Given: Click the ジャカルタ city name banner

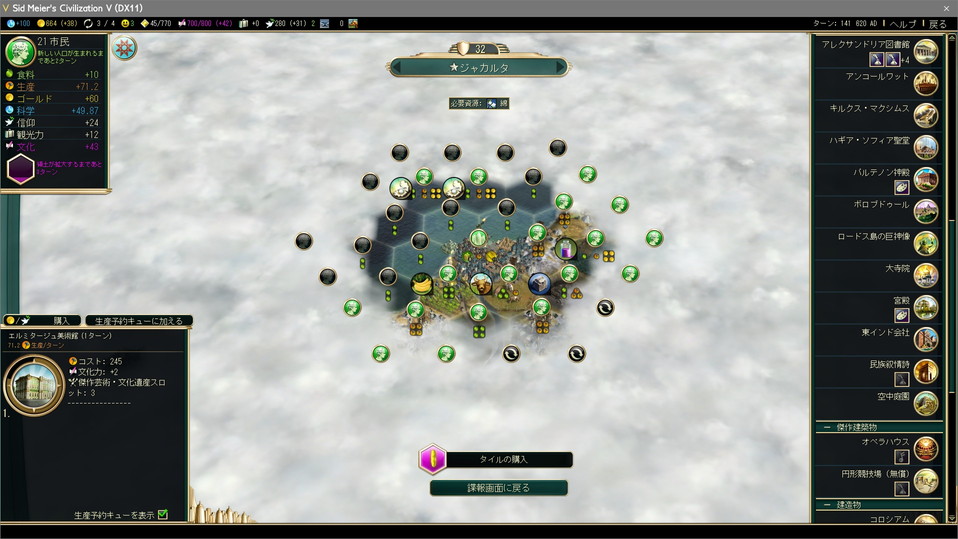Looking at the screenshot, I should pyautogui.click(x=478, y=68).
